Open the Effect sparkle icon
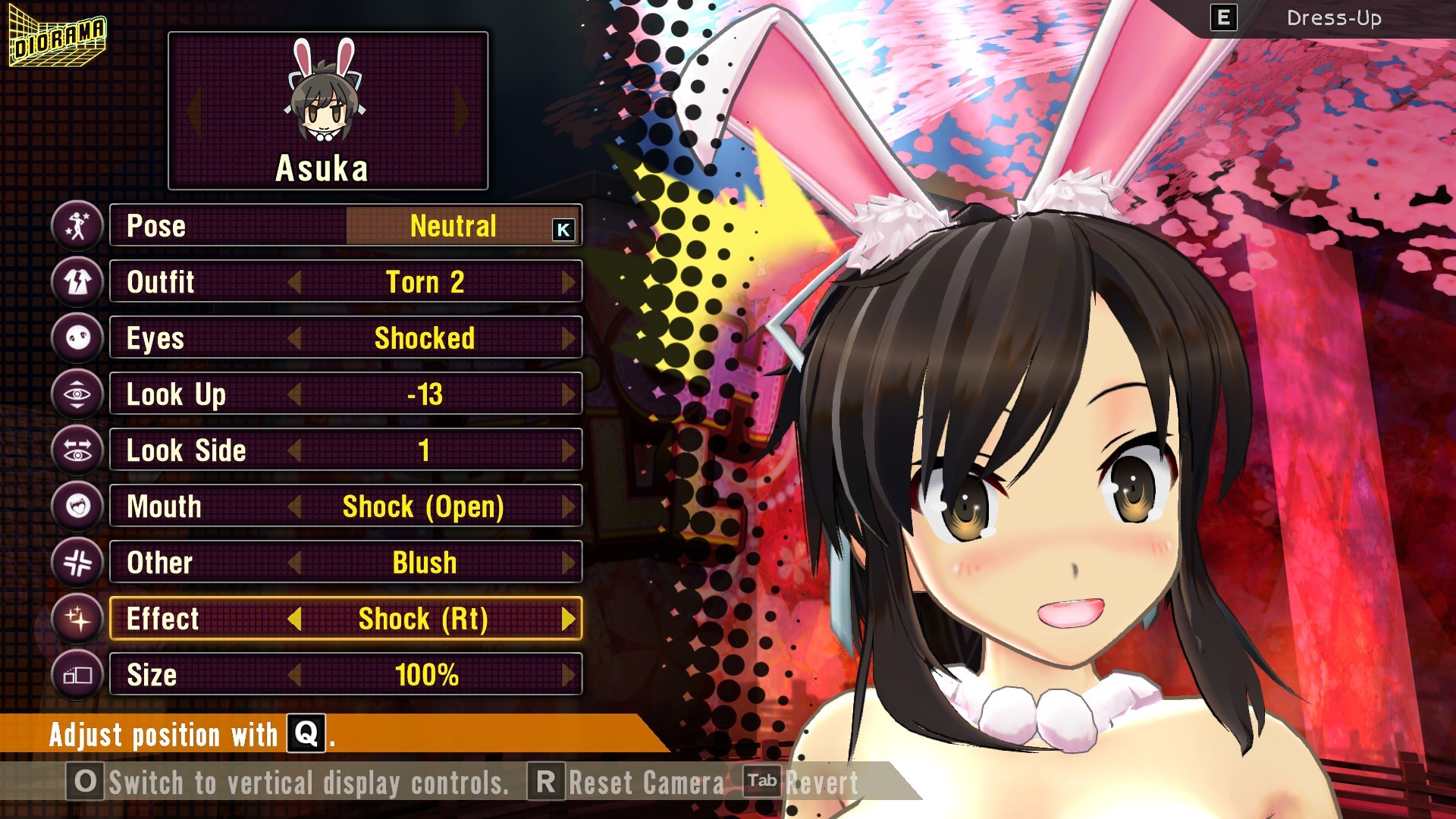1456x819 pixels. [x=77, y=618]
